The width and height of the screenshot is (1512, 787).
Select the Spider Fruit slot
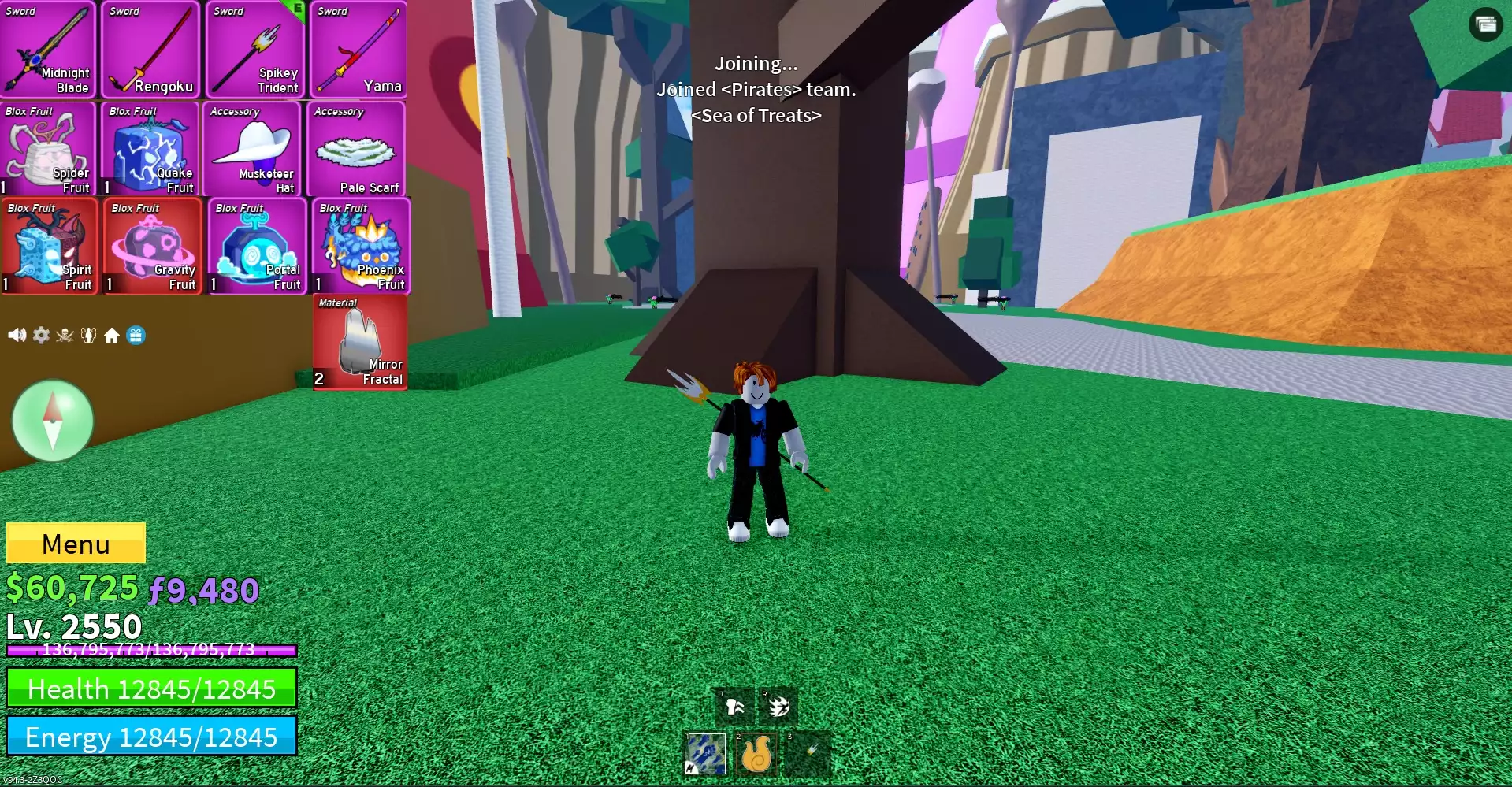pos(48,150)
